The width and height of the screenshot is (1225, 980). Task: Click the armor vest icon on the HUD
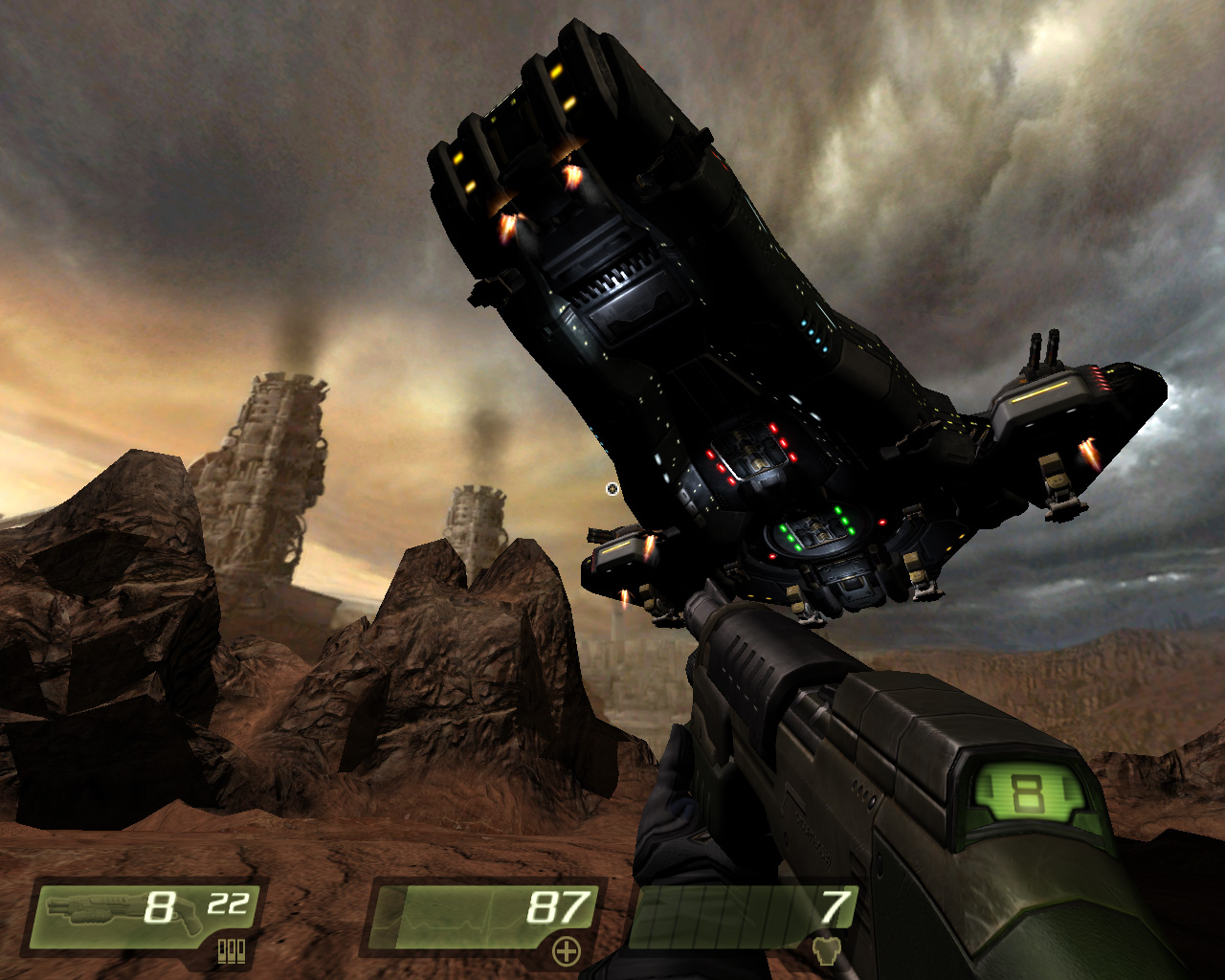tap(827, 951)
